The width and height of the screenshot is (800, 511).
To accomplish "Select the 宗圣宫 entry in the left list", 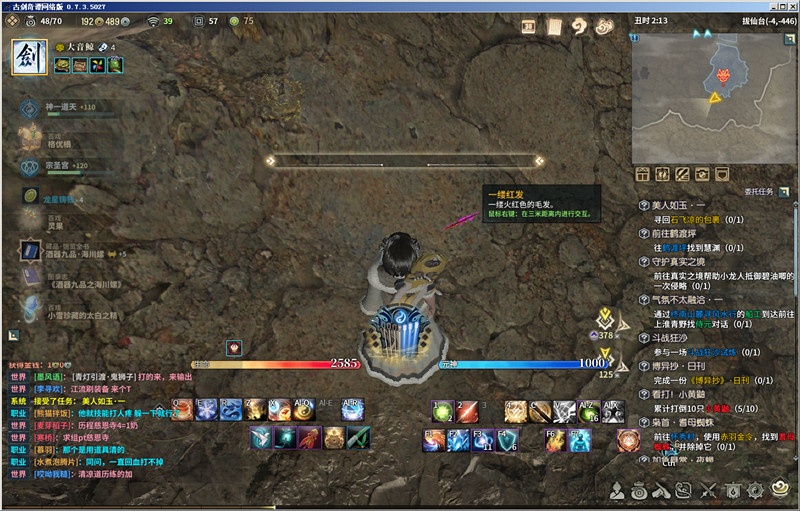I will pyautogui.click(x=57, y=165).
